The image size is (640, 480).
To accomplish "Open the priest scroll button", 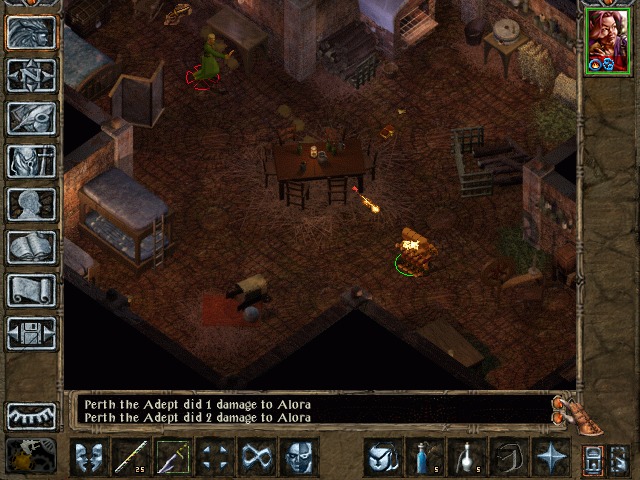I will 31,290.
